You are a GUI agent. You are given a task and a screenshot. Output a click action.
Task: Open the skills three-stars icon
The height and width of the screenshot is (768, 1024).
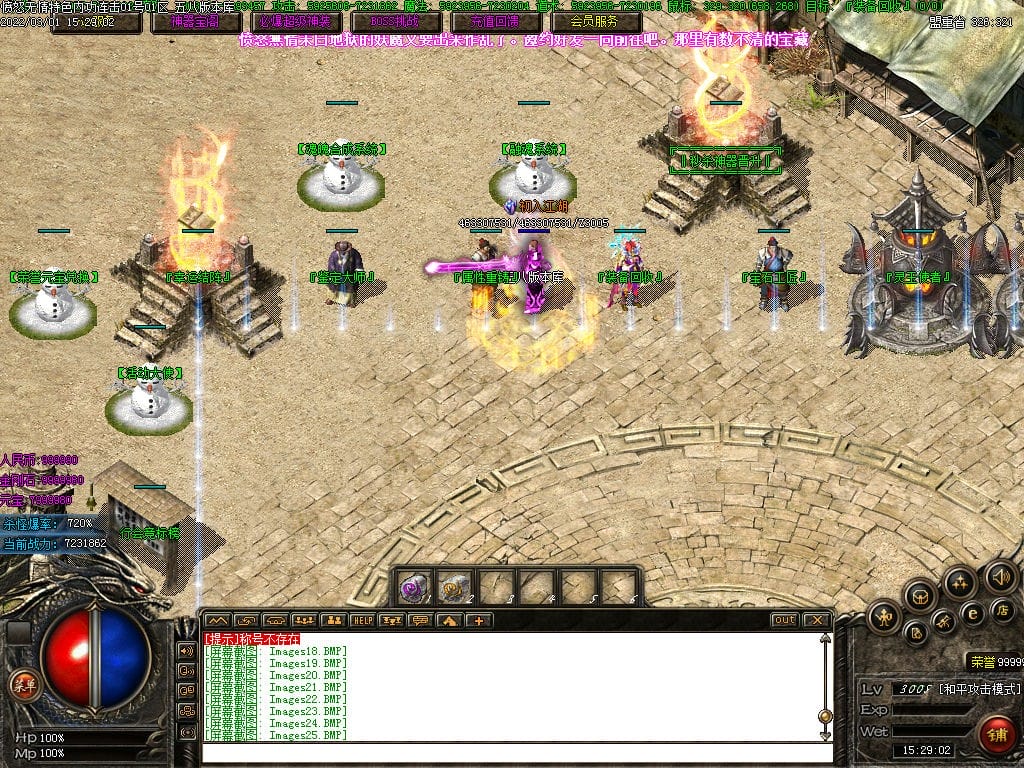pos(959,581)
